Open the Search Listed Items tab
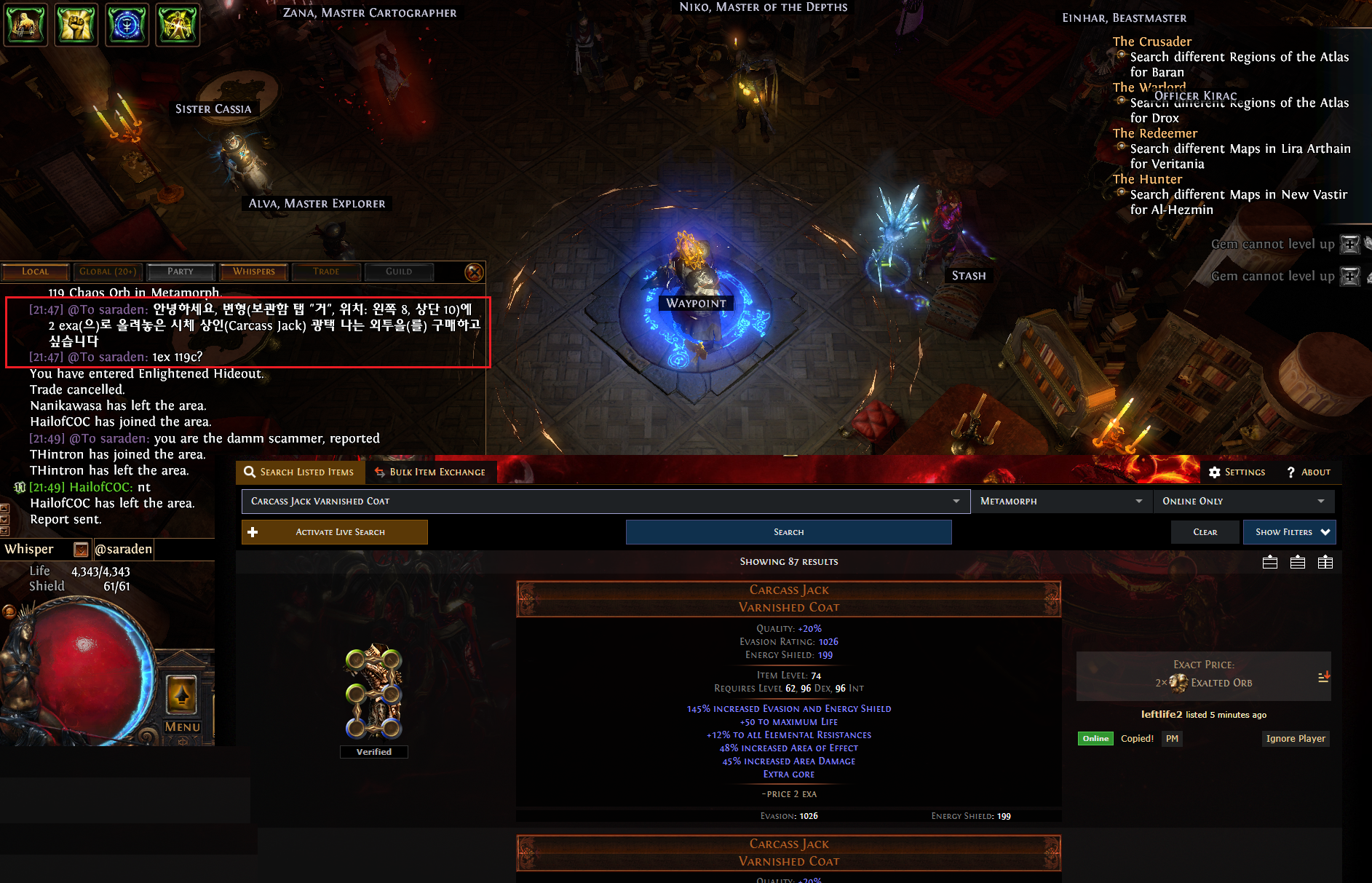The height and width of the screenshot is (883, 1372). click(x=299, y=472)
